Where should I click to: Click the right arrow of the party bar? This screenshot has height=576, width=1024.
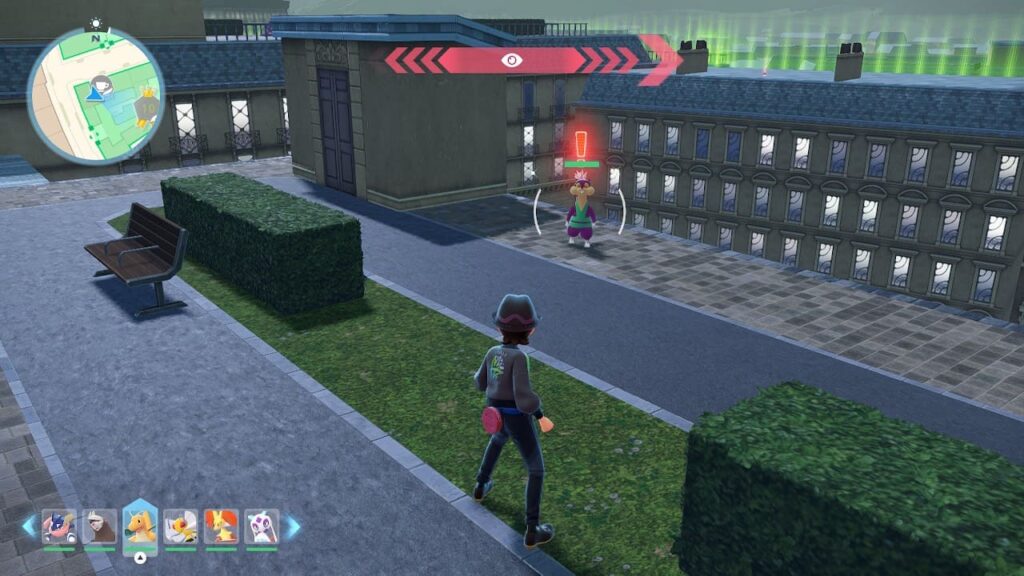click(293, 526)
